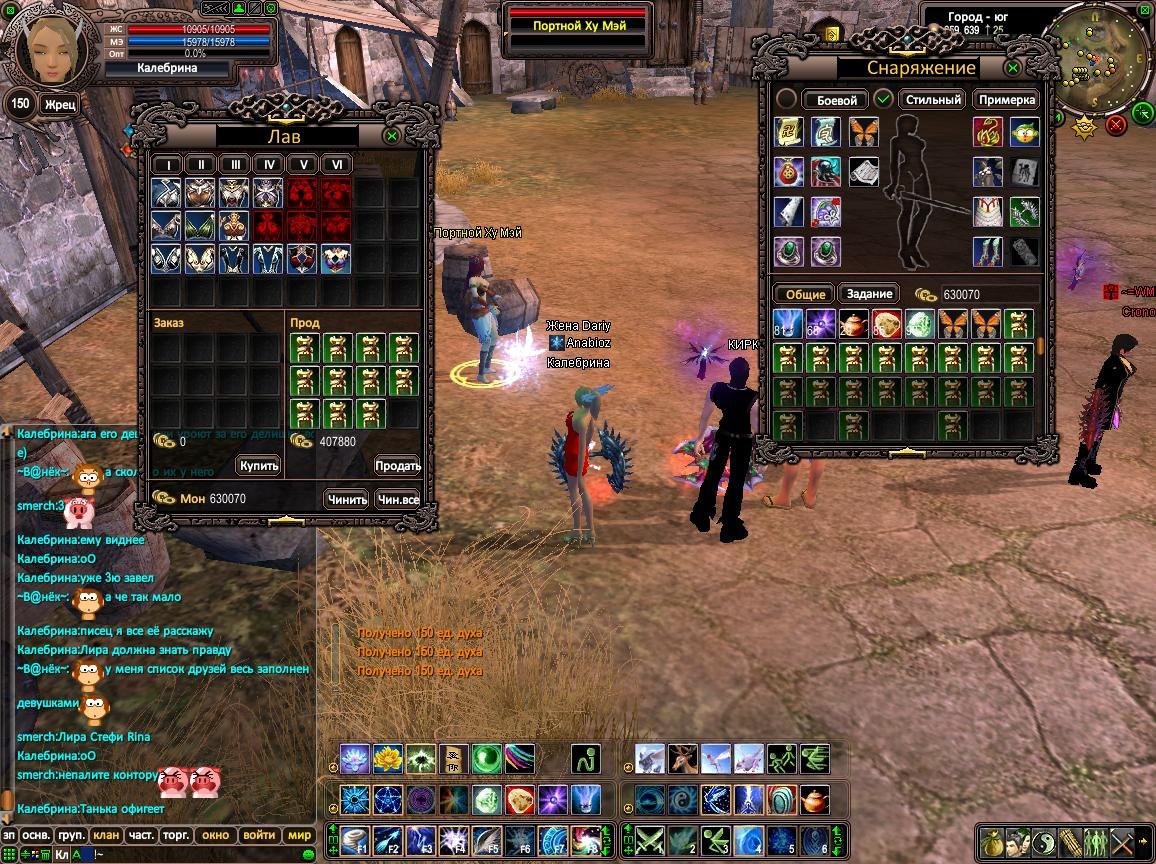
Task: Select the клан chat channel tab
Action: tap(105, 835)
